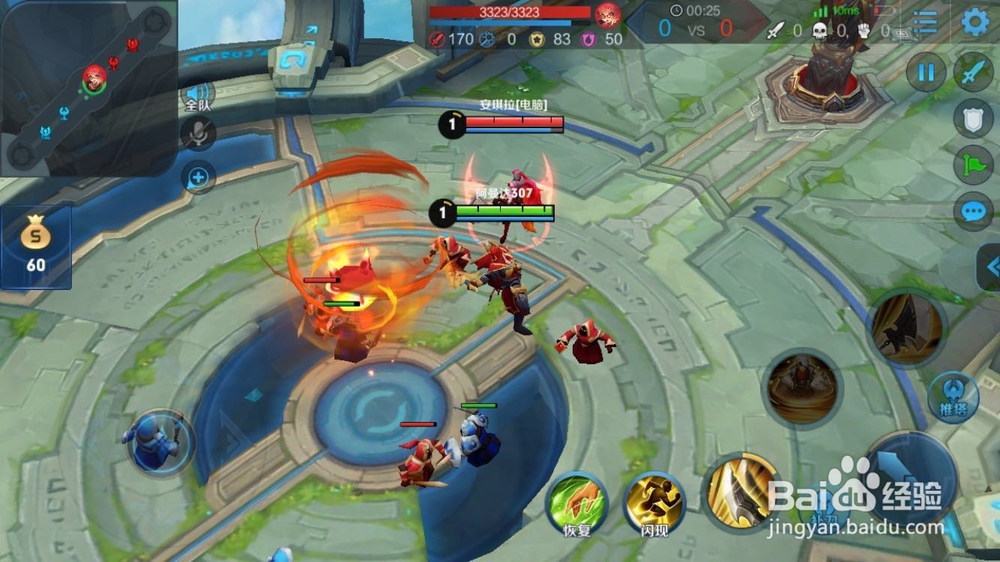Open the settings gear menu
The width and height of the screenshot is (1000, 562).
(975, 21)
